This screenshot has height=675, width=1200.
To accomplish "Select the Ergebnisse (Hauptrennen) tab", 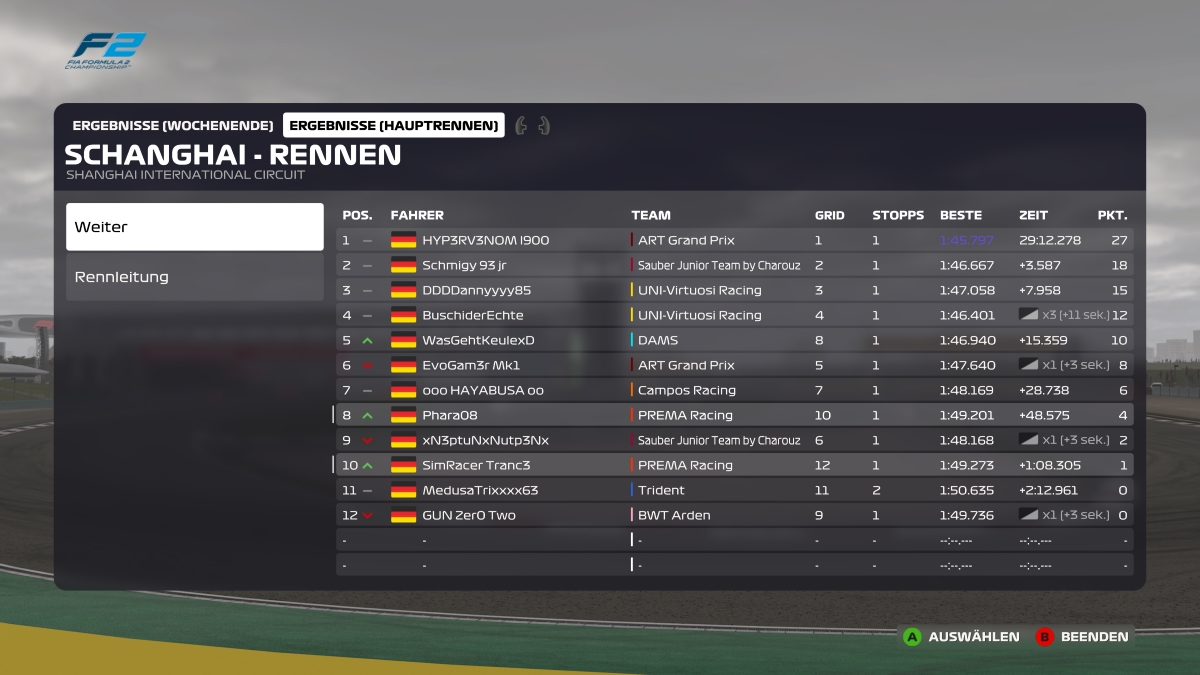I will (x=394, y=125).
